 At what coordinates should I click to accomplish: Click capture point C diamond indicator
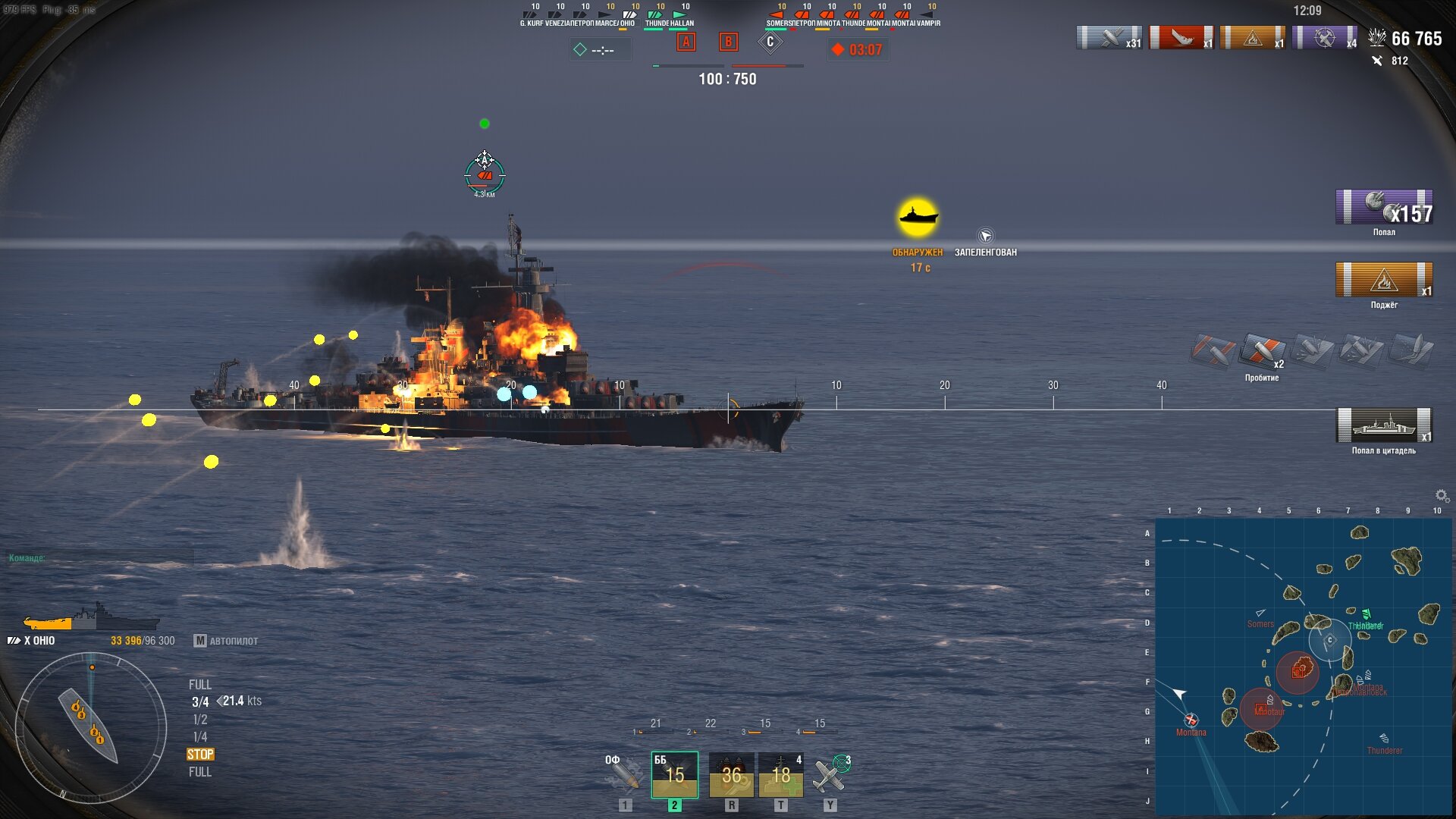tap(770, 42)
